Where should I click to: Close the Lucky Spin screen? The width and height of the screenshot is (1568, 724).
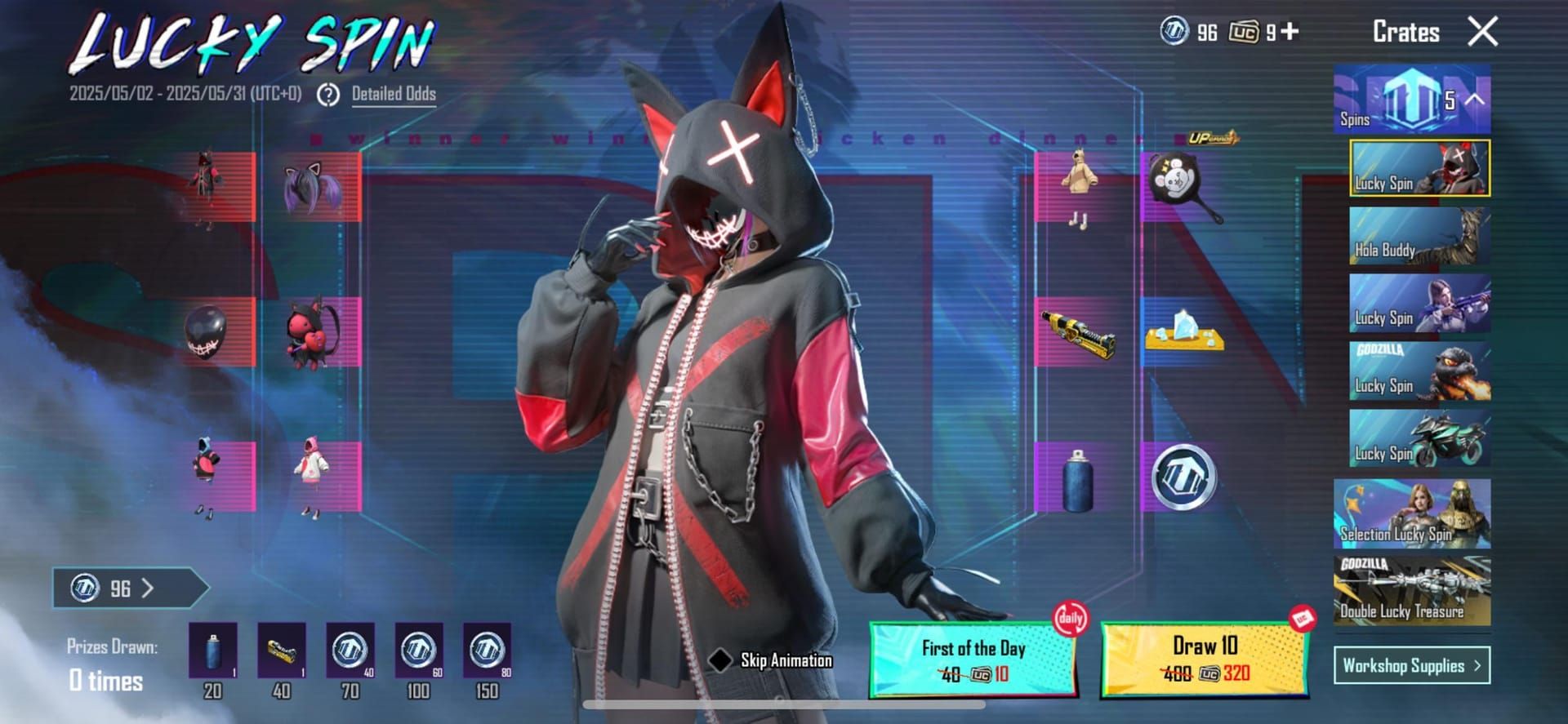(x=1482, y=32)
